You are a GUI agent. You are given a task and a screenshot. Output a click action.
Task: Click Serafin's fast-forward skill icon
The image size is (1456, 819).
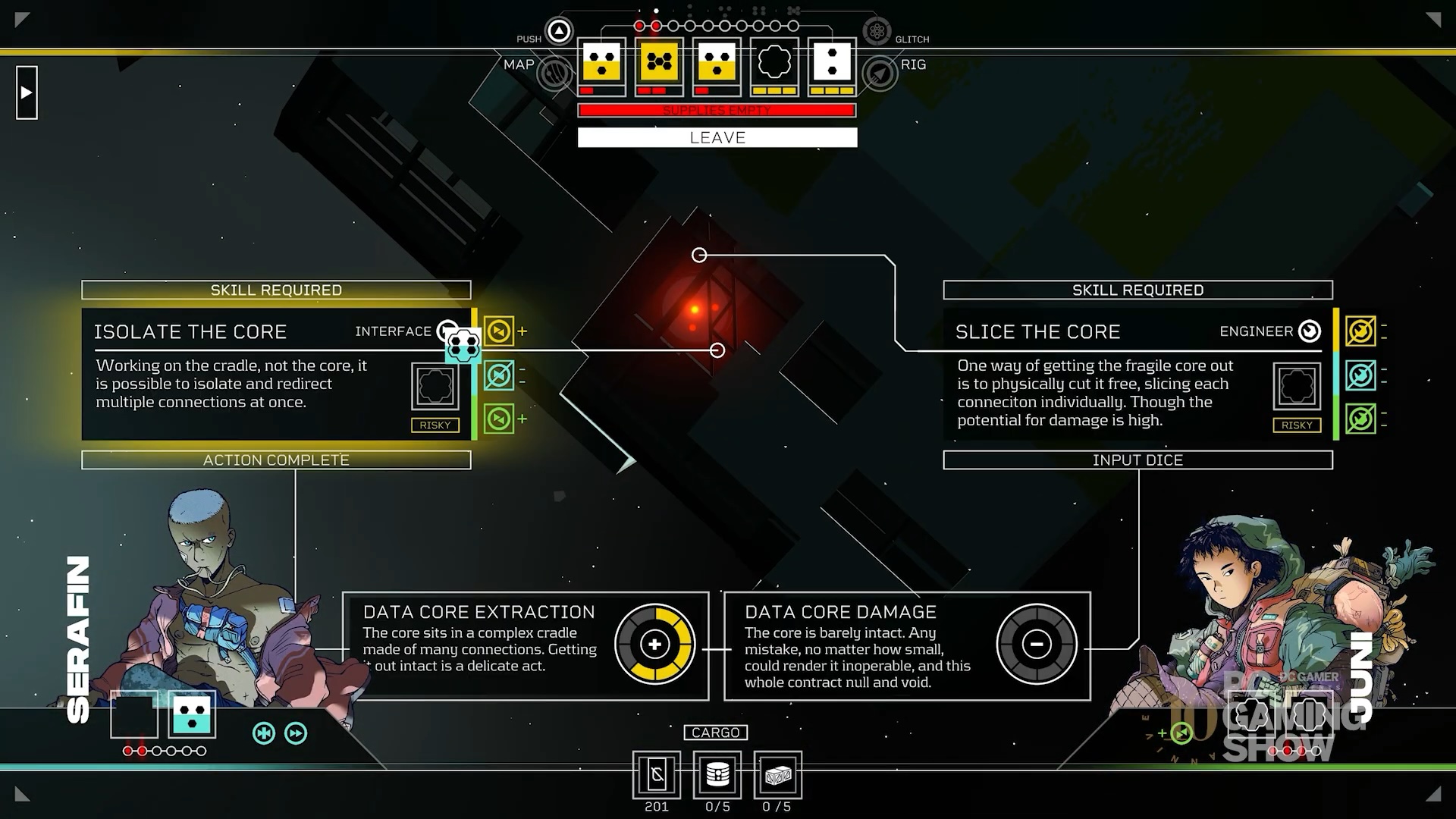pos(296,733)
